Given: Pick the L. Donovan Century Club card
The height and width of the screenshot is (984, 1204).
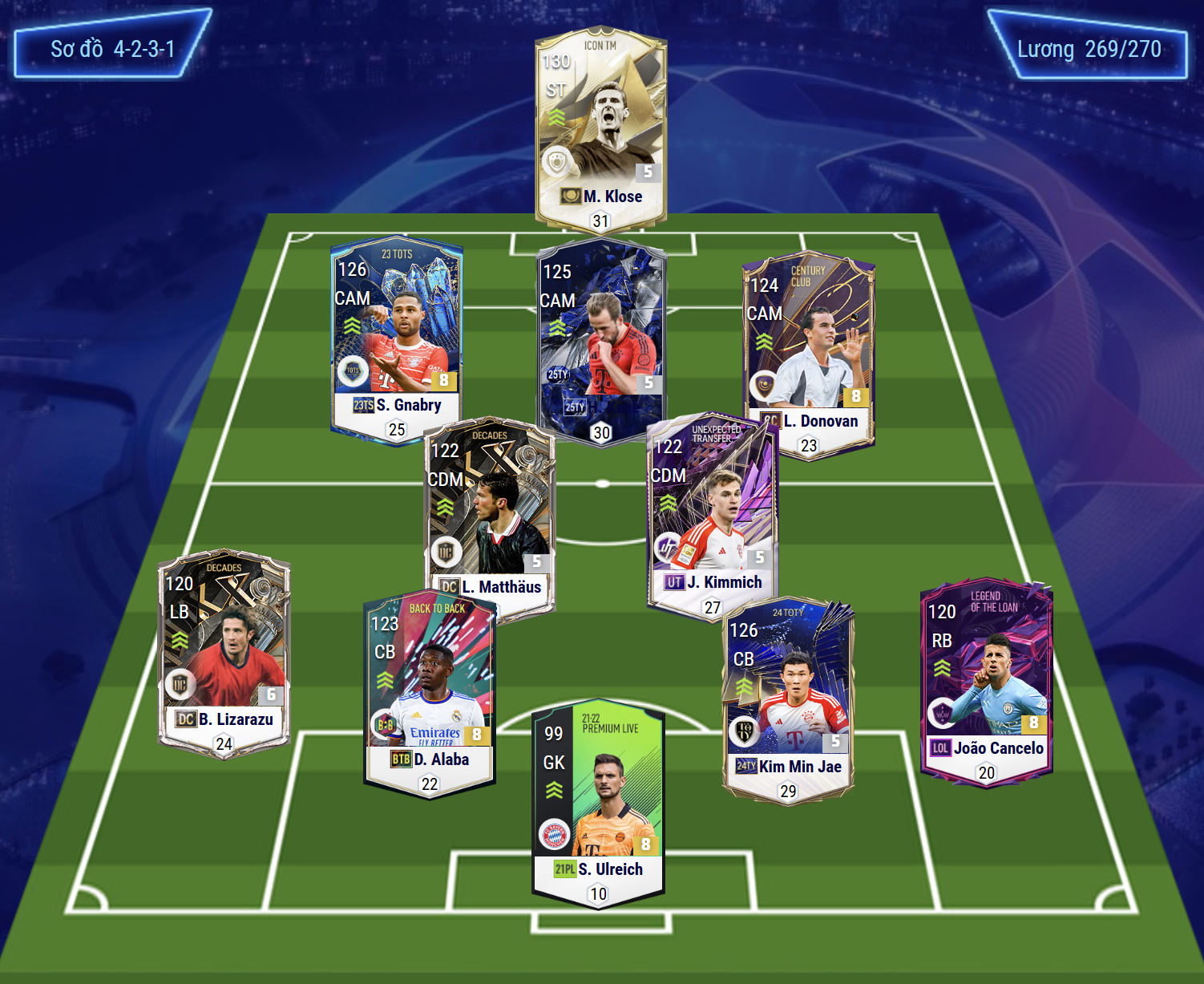Looking at the screenshot, I should (x=808, y=353).
